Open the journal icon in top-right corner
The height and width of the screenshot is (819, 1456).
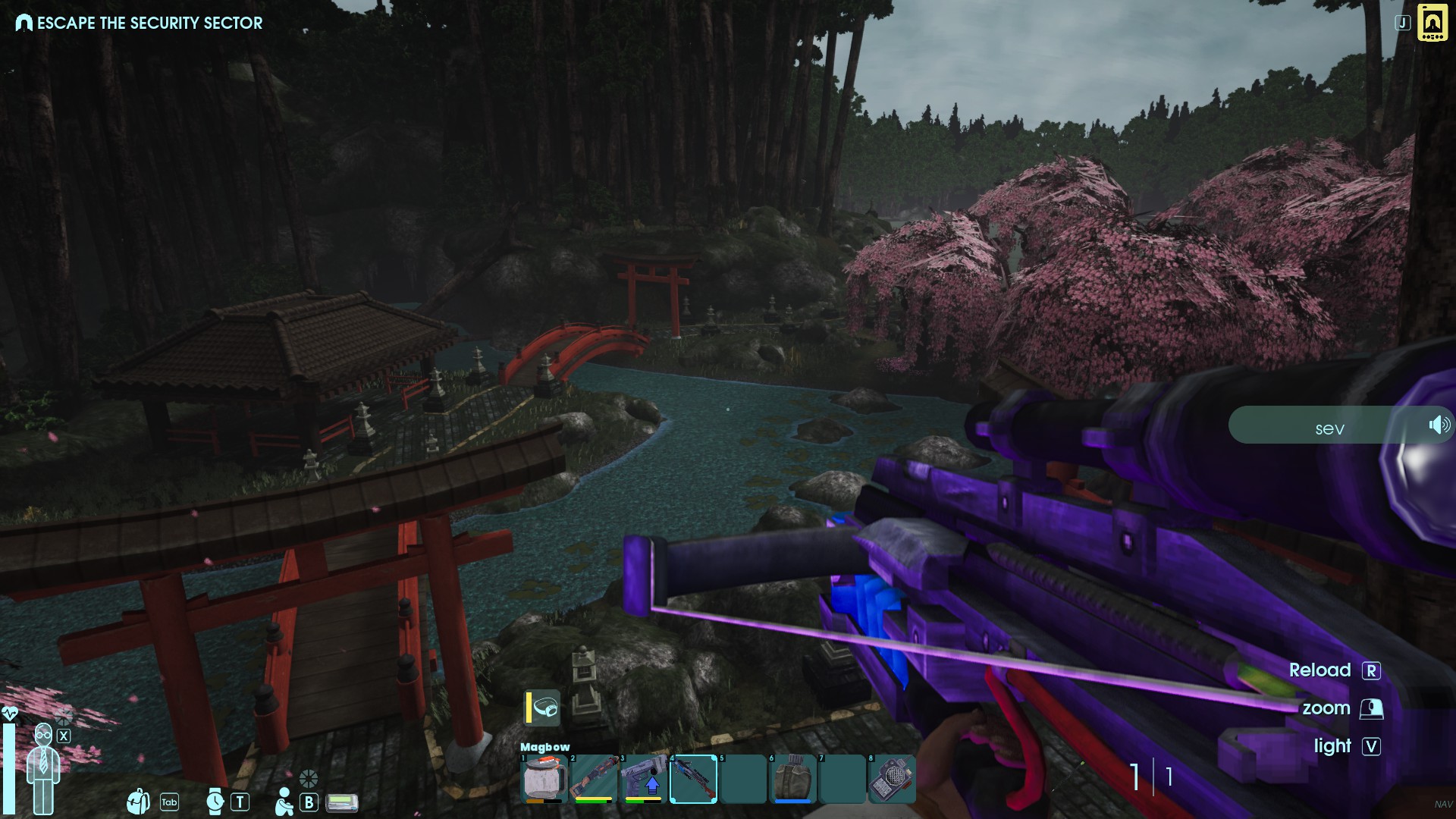[x=1432, y=23]
